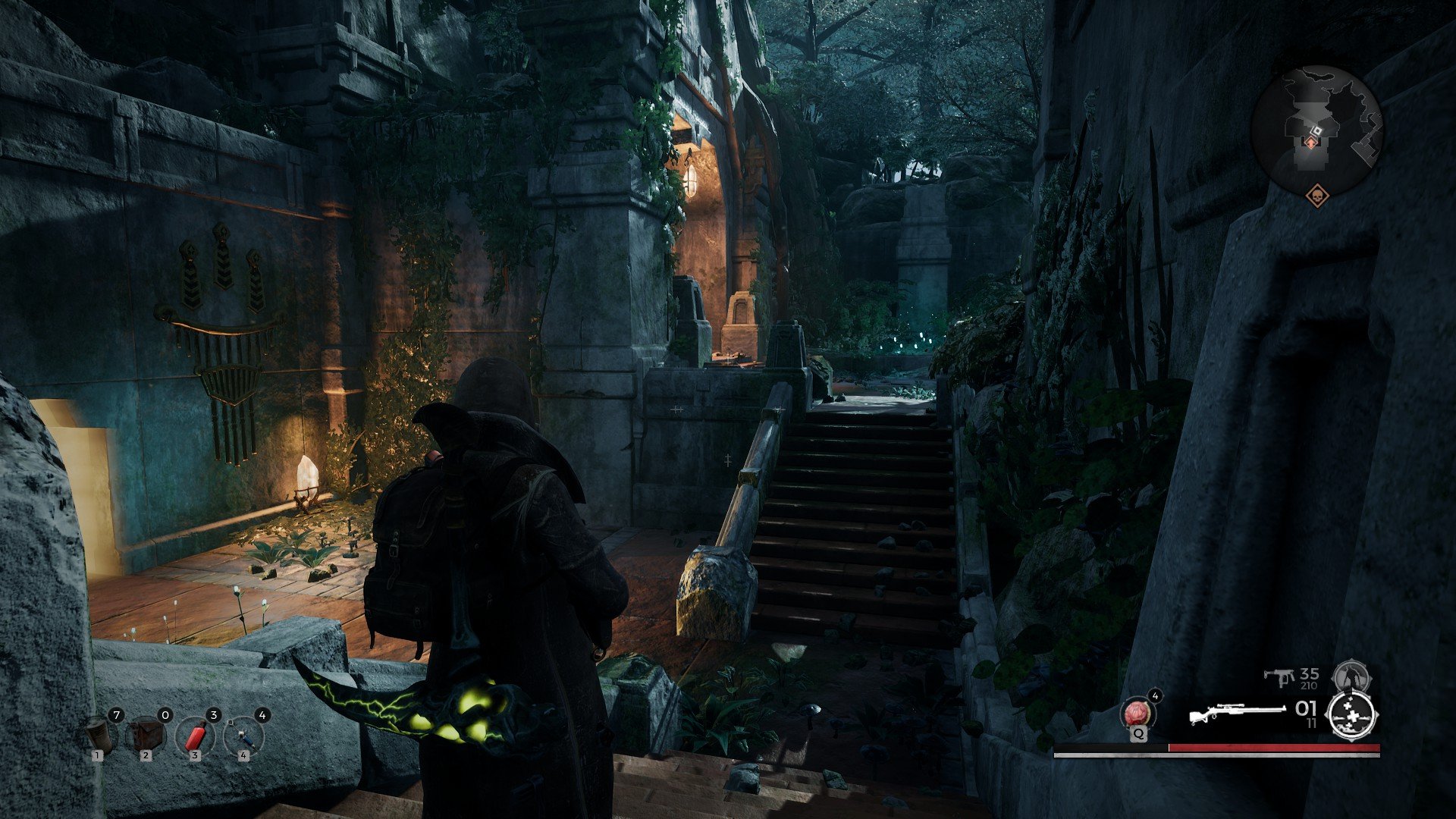The height and width of the screenshot is (819, 1456).
Task: Select the blue injector consumable in slot 4
Action: click(243, 737)
